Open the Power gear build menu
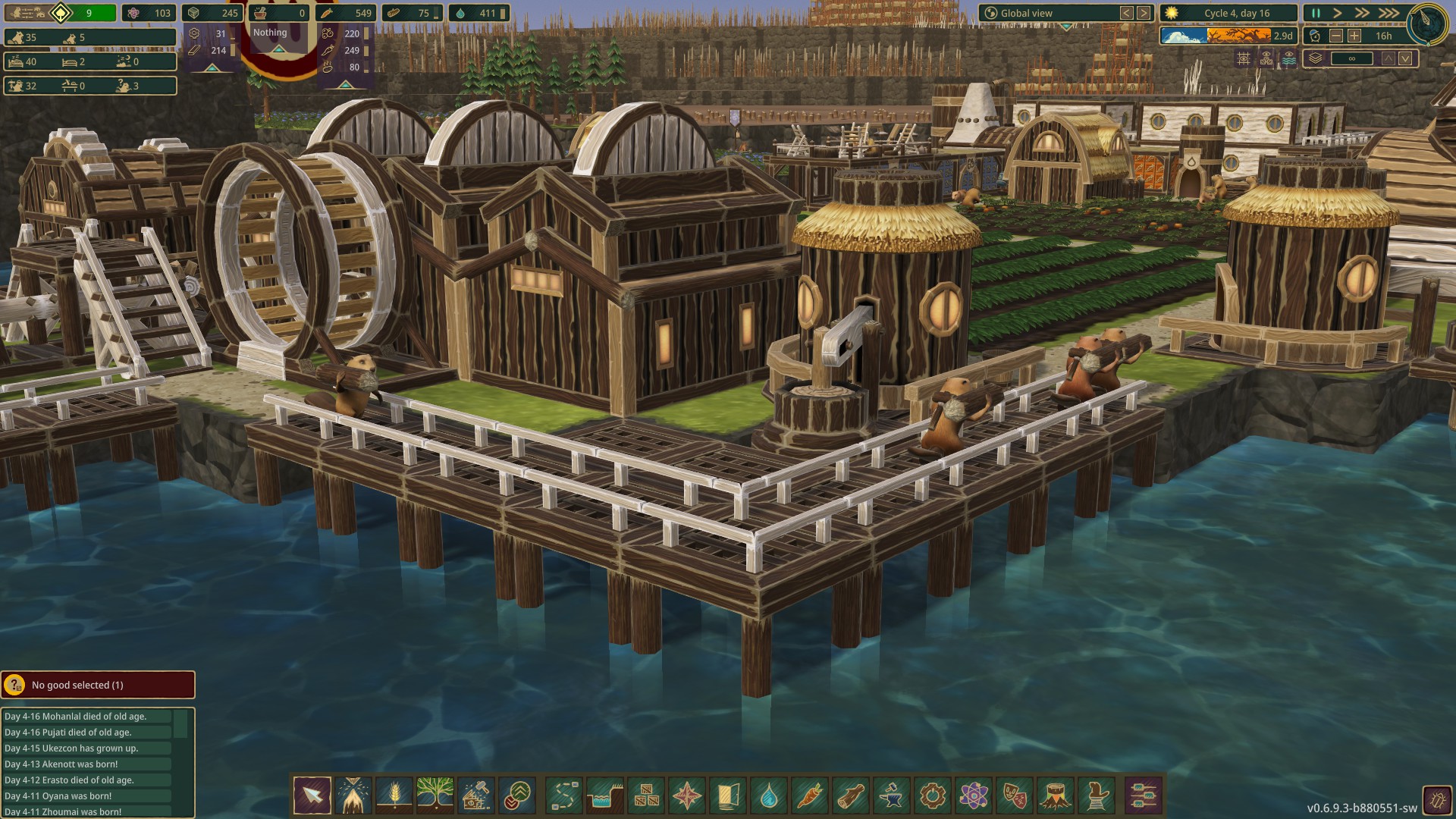The image size is (1456, 819). pyautogui.click(x=932, y=796)
